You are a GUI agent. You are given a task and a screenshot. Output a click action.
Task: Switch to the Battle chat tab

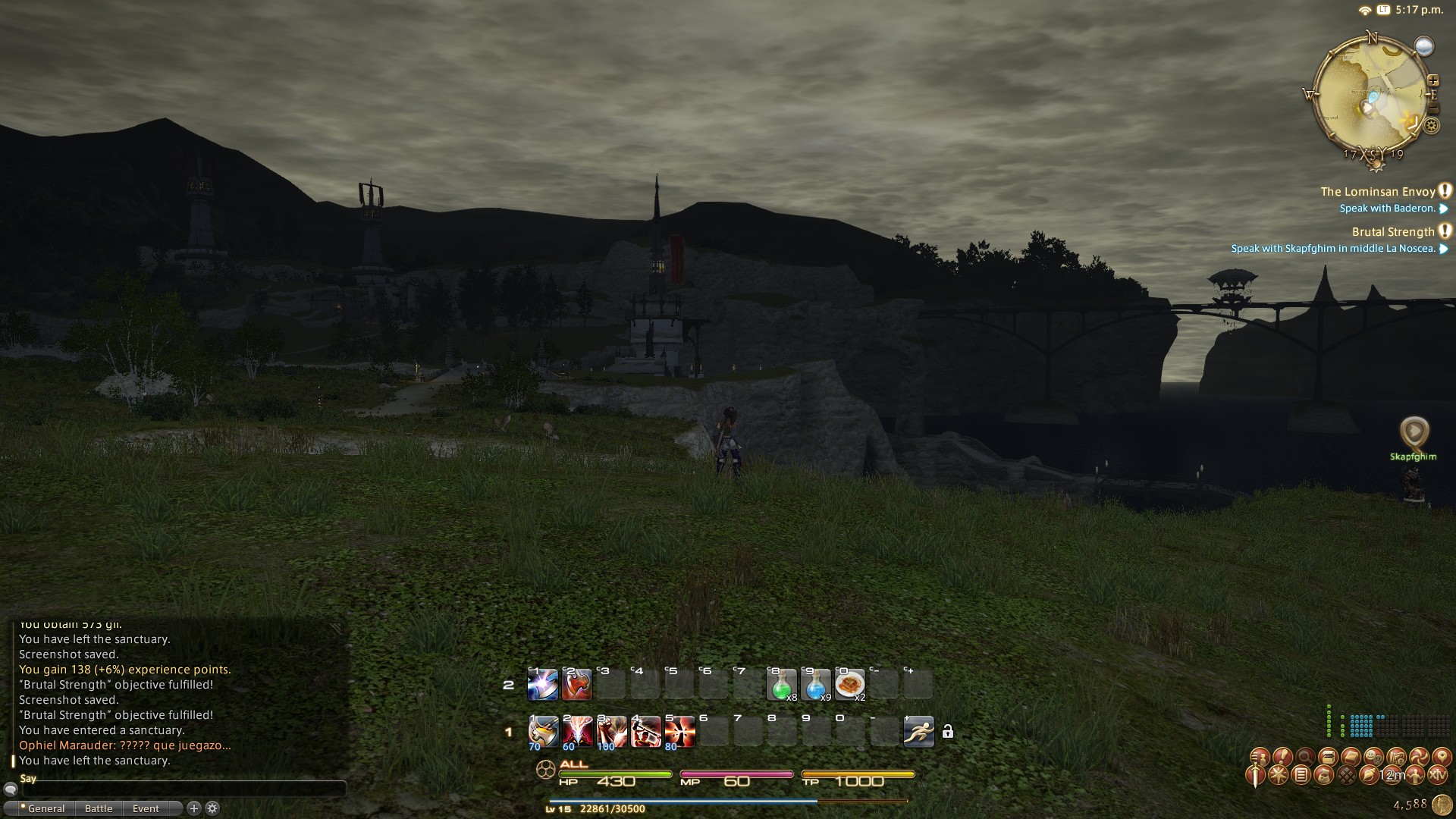tap(99, 808)
